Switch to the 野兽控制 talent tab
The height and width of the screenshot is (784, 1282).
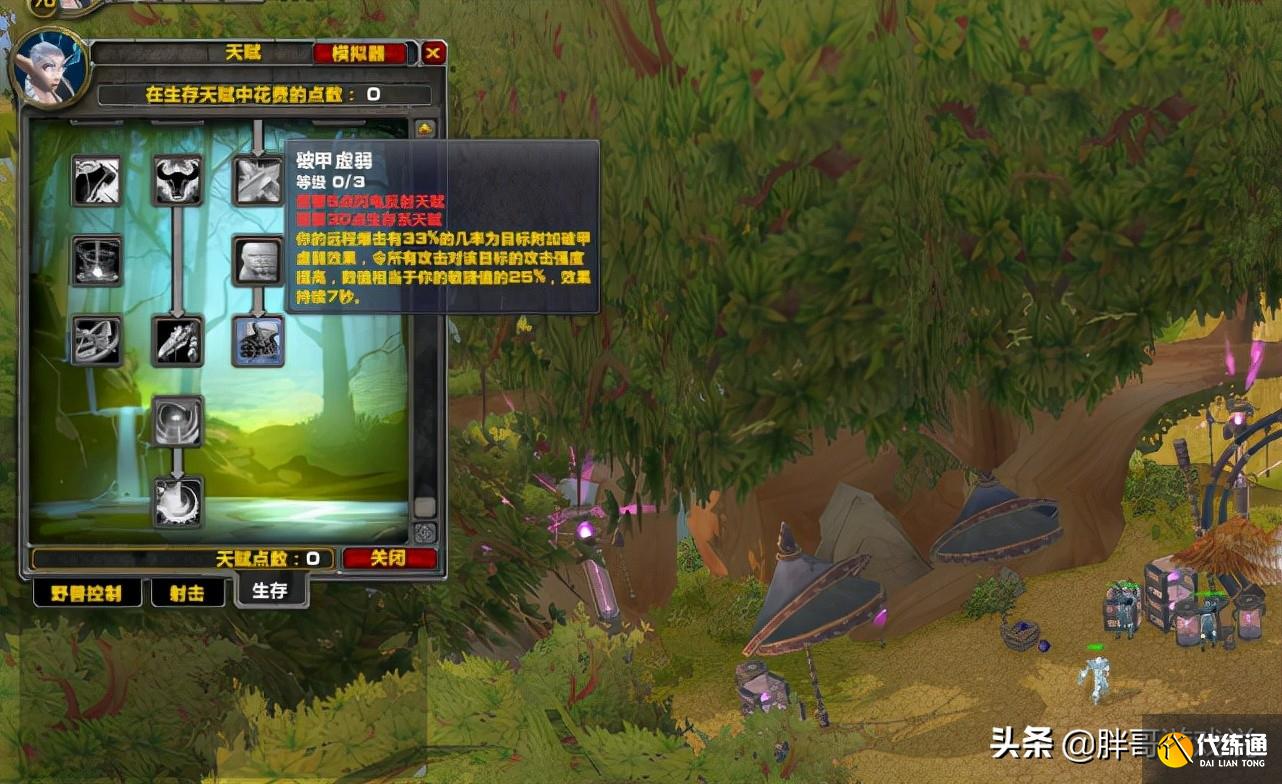pyautogui.click(x=85, y=592)
